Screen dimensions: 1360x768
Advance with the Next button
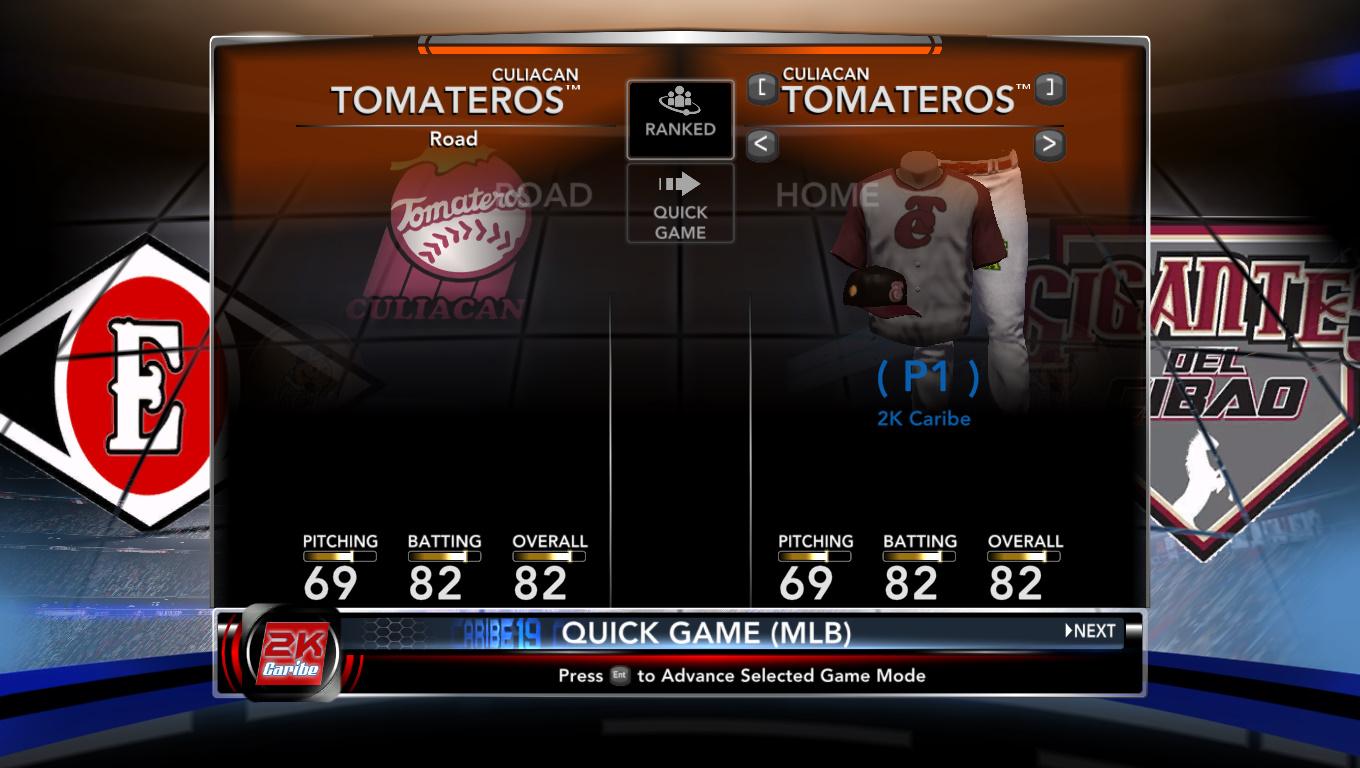pos(1090,631)
